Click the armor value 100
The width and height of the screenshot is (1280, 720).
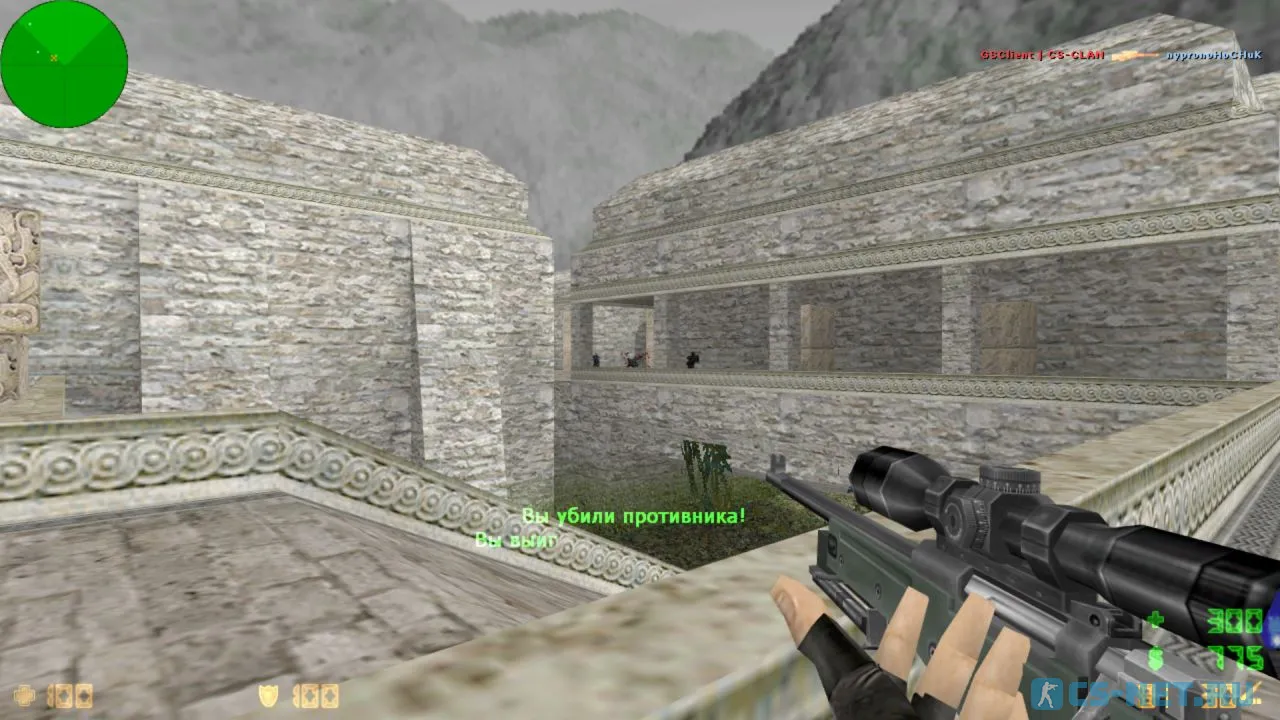pos(315,697)
